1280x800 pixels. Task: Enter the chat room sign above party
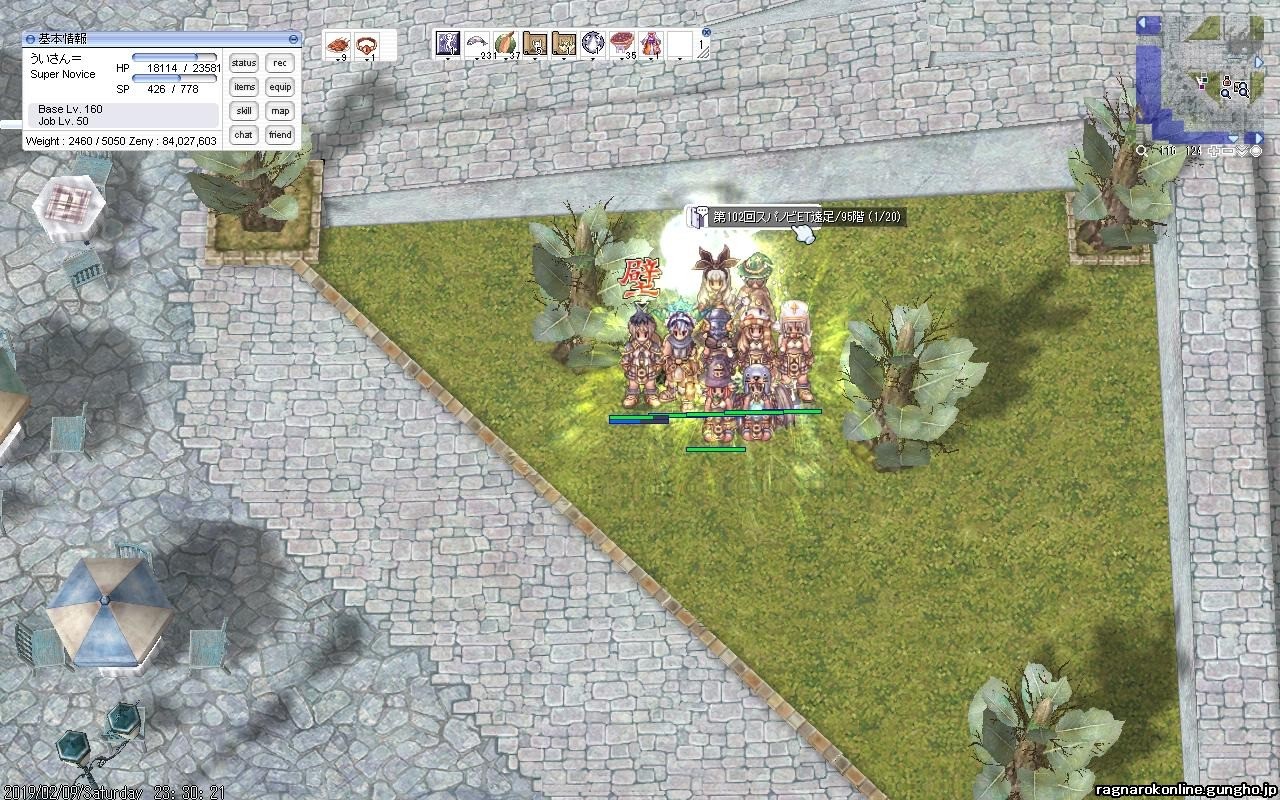pyautogui.click(x=795, y=216)
